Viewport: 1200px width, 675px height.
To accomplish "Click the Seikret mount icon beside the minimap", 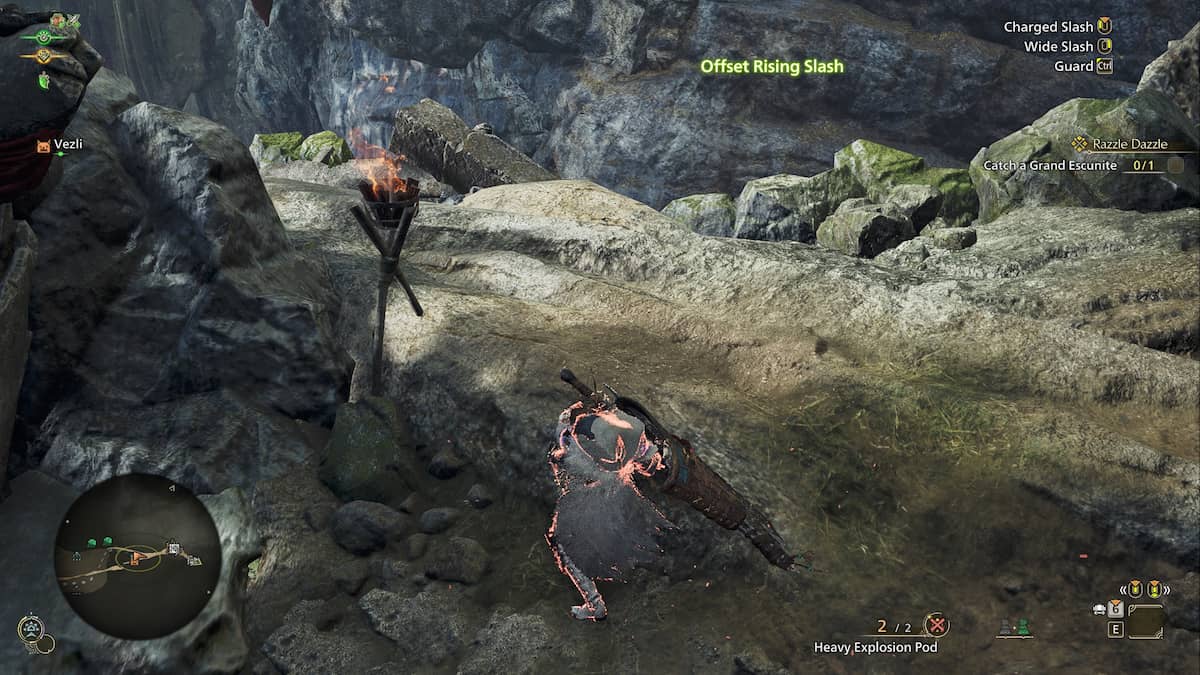I will [31, 629].
